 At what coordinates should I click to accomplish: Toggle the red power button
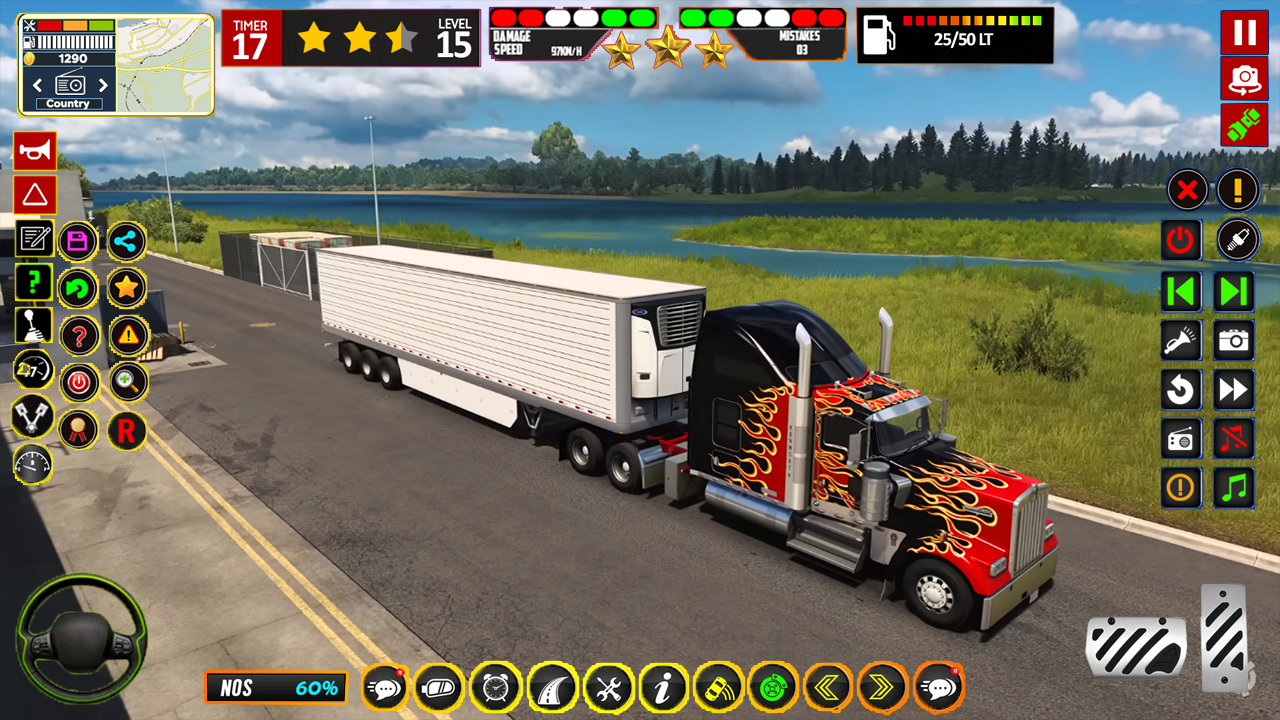1181,240
